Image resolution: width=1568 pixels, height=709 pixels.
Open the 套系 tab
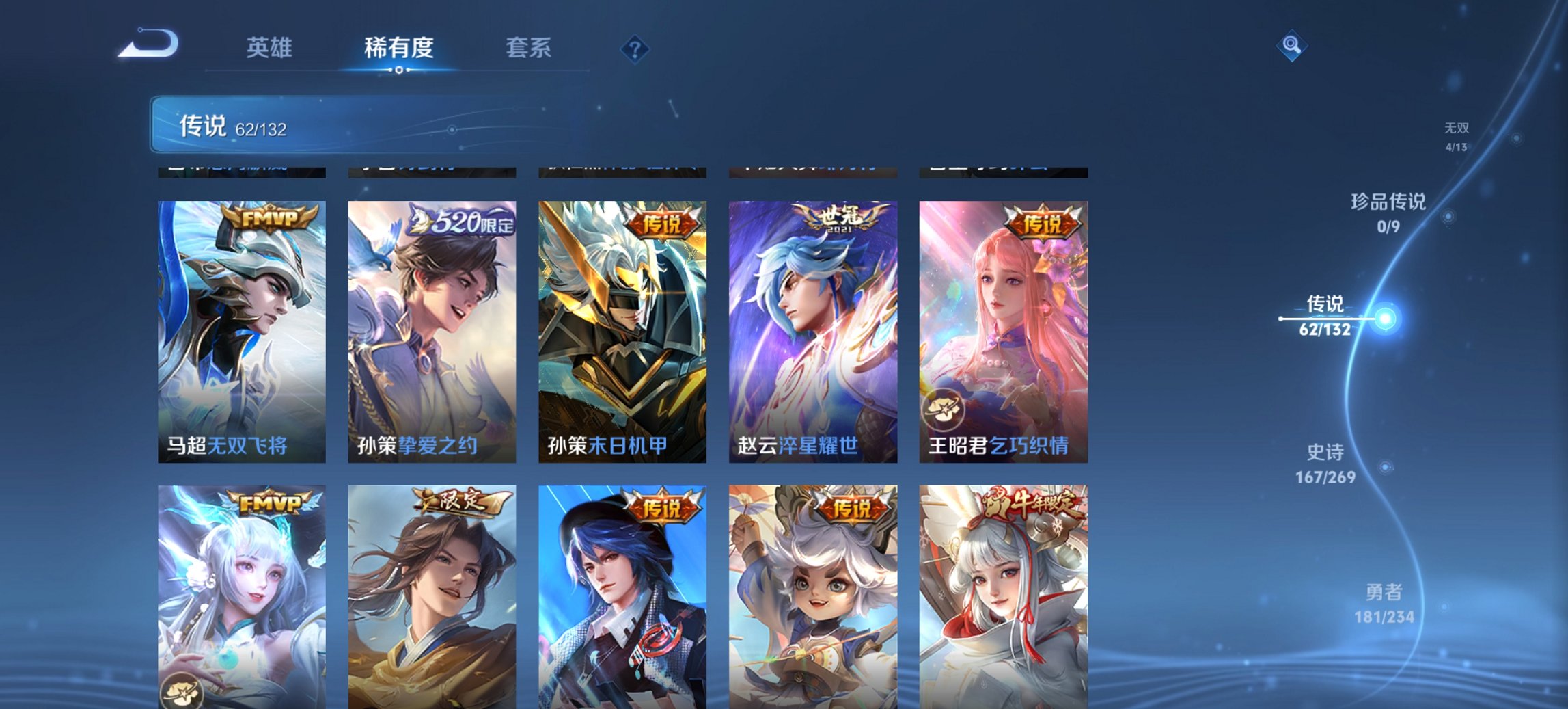pyautogui.click(x=528, y=48)
